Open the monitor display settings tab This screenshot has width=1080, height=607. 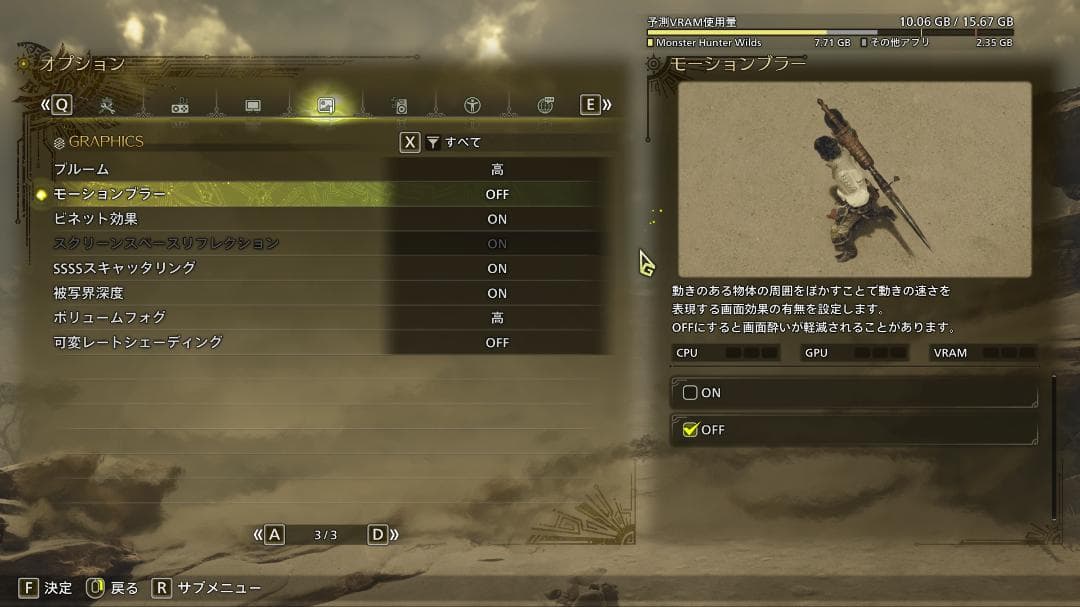(x=253, y=105)
